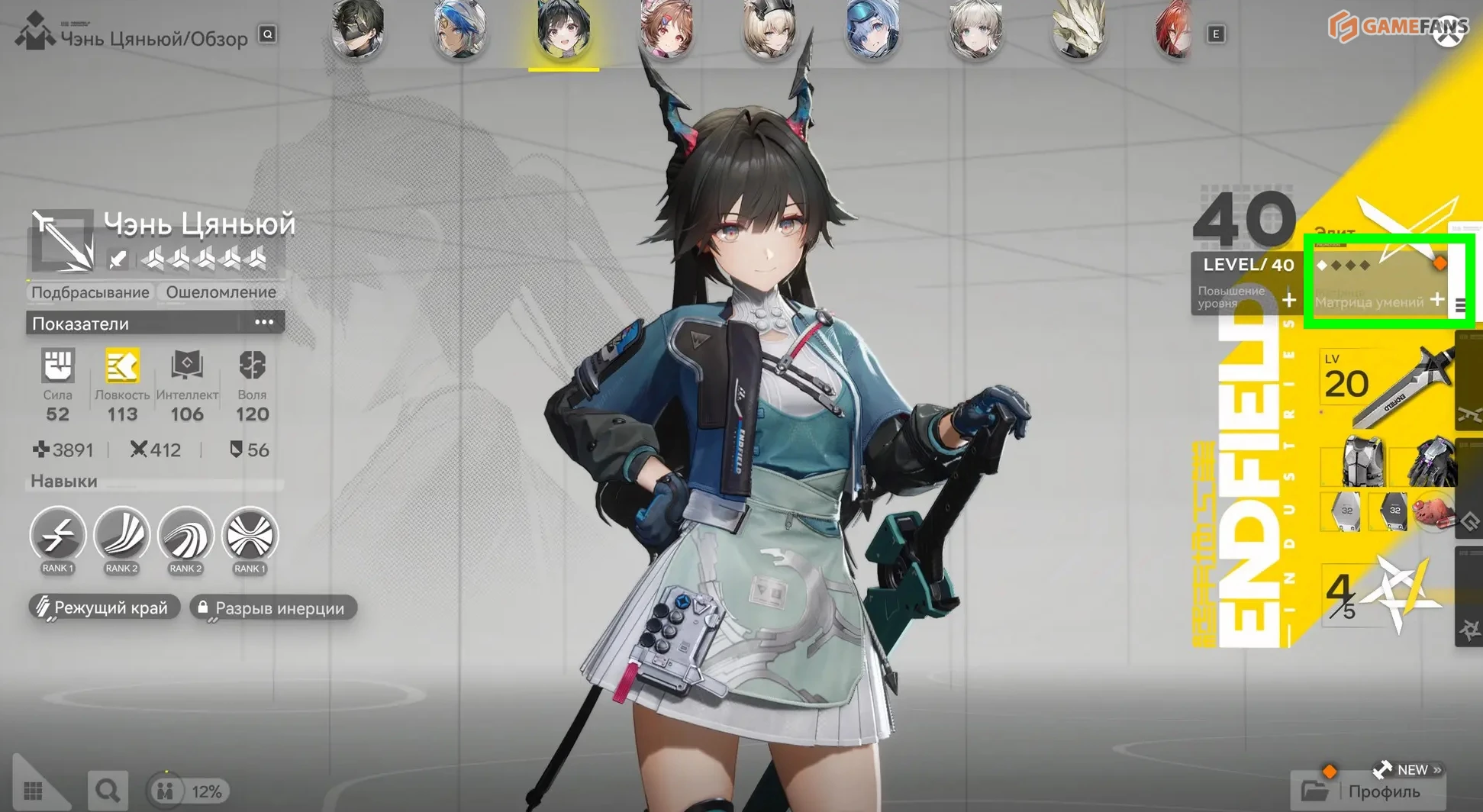Viewport: 1483px width, 812px height.
Task: Click the Подбрасывание tag
Action: coord(90,292)
